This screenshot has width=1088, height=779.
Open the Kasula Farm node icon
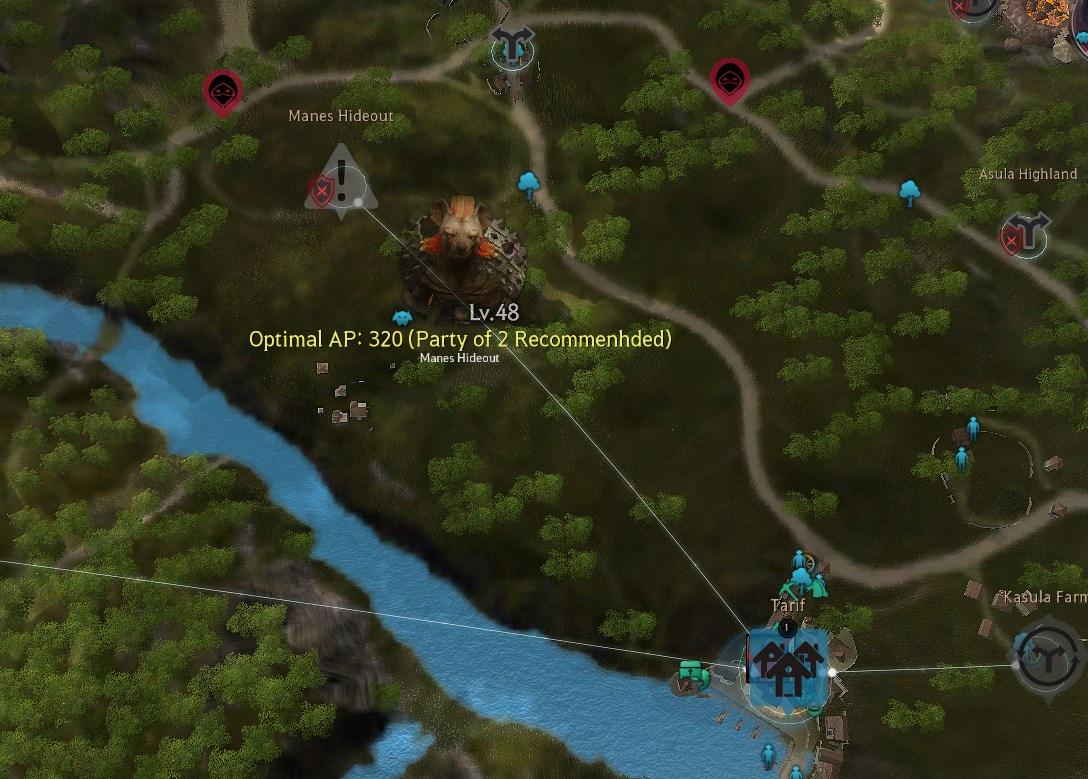coord(1046,656)
